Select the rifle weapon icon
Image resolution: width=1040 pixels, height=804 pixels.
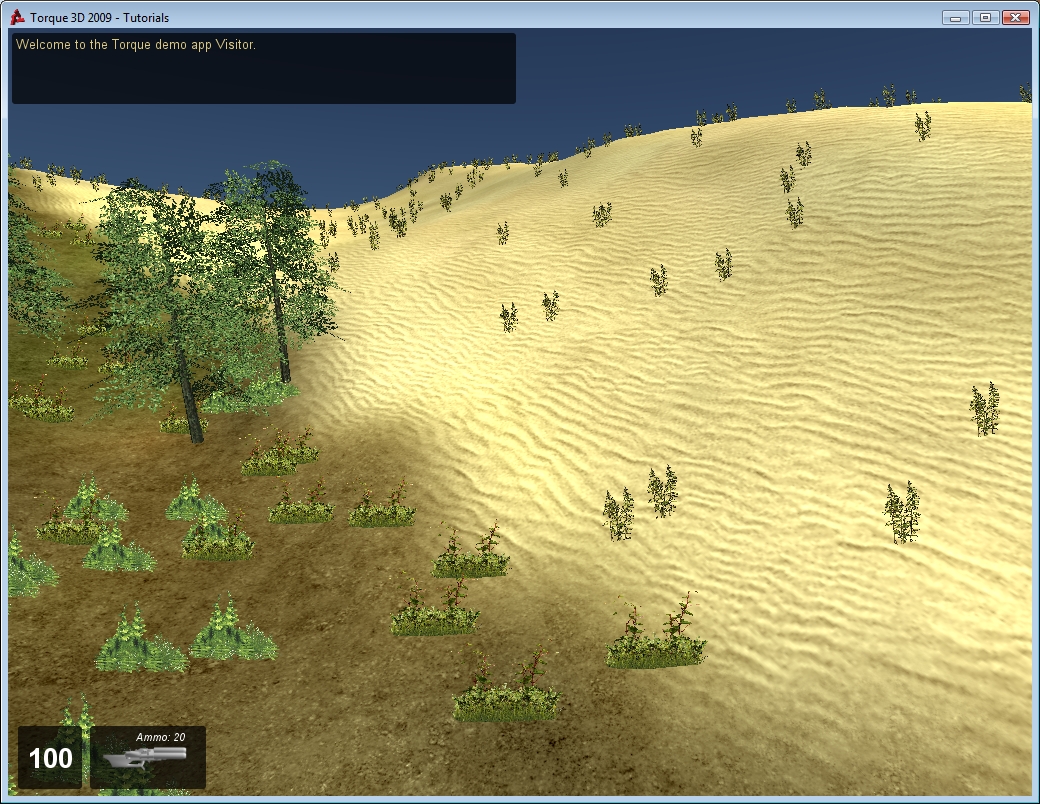pos(147,761)
